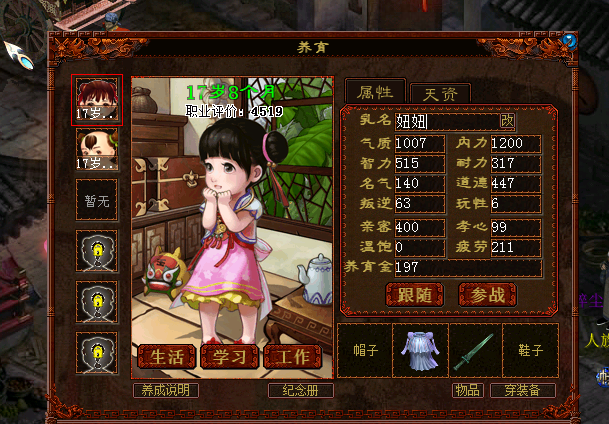This screenshot has height=424, width=609.
Task: Choose the 工作 button
Action: [292, 357]
